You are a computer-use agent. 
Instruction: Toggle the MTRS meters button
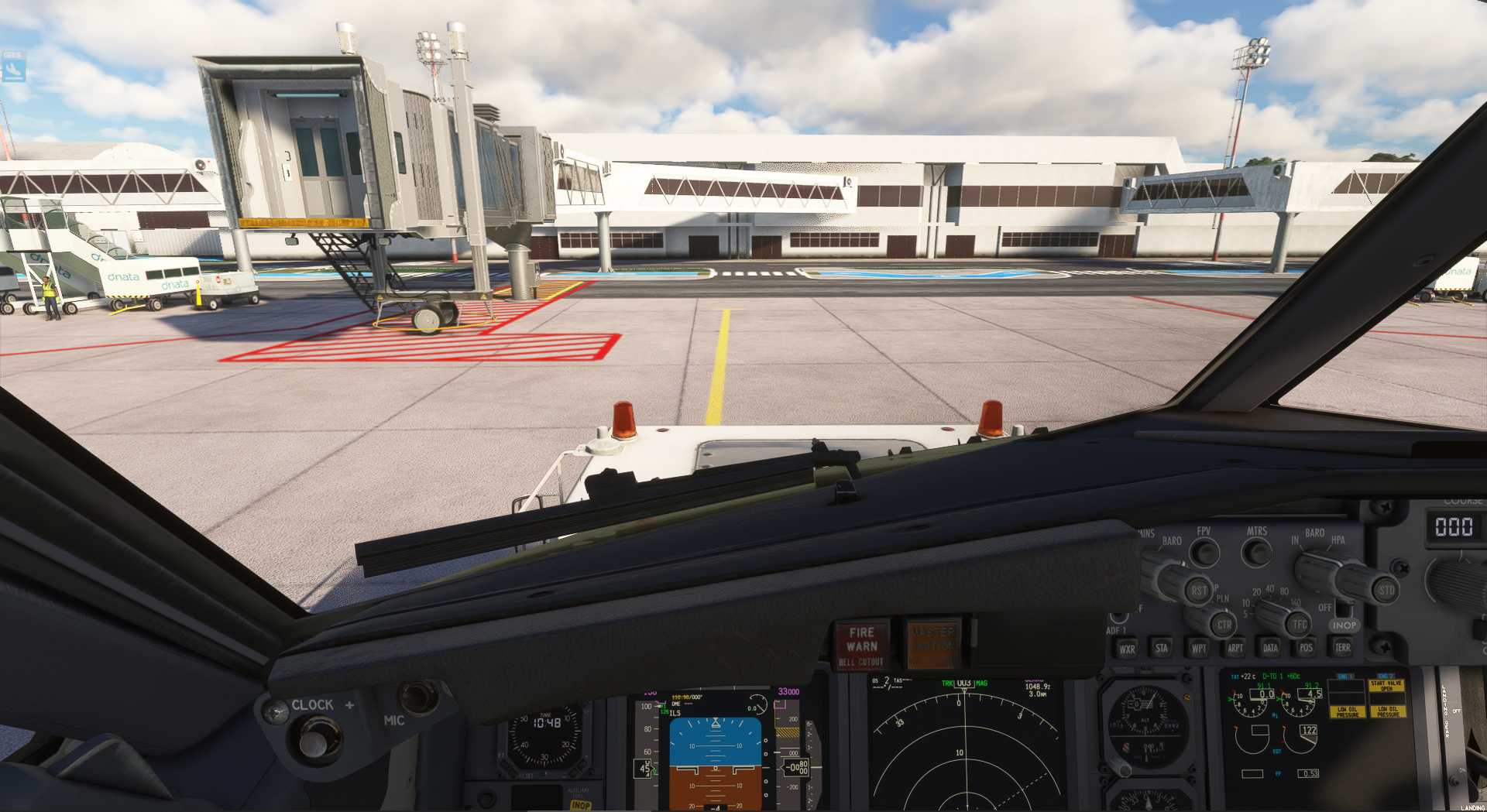[1256, 553]
